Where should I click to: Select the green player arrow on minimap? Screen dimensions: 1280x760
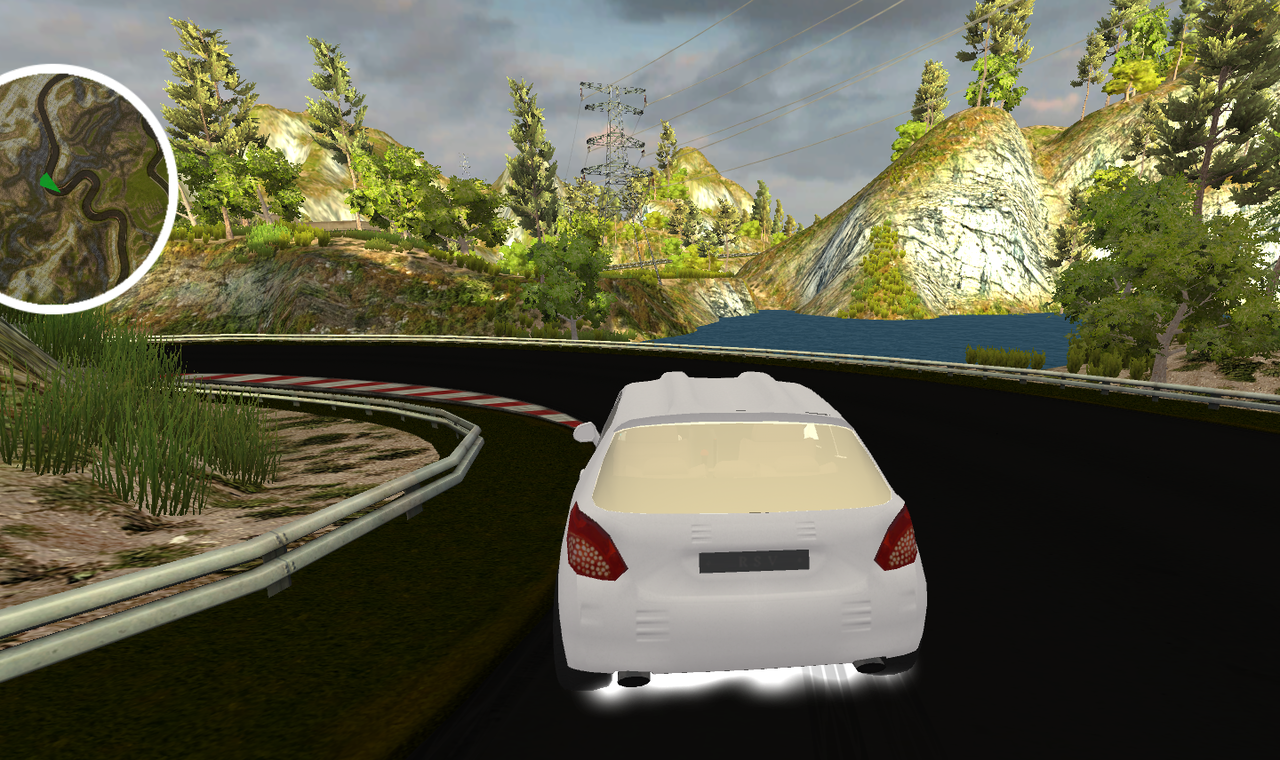[47, 182]
